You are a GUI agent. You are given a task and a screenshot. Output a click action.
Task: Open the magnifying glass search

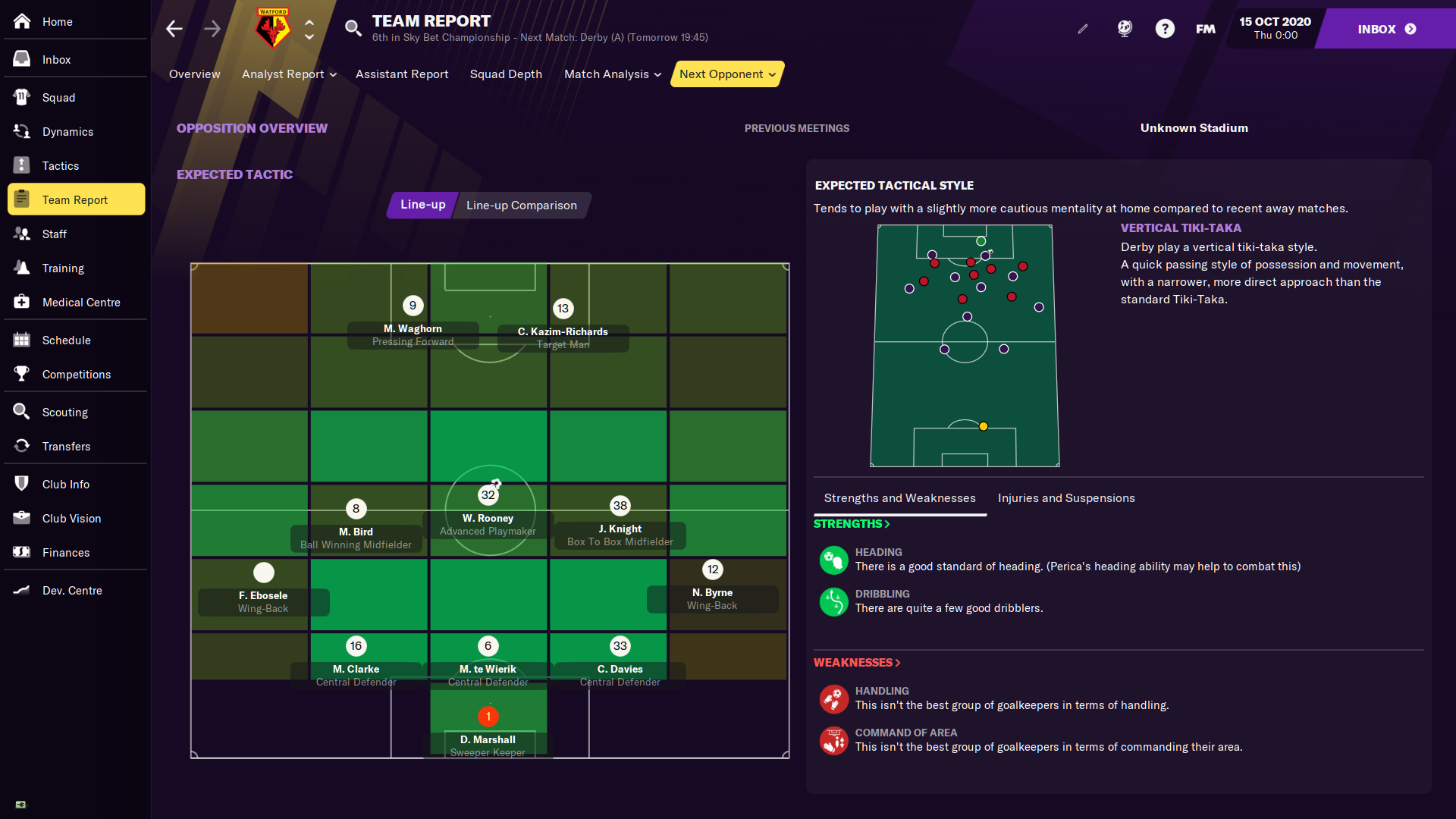point(353,29)
